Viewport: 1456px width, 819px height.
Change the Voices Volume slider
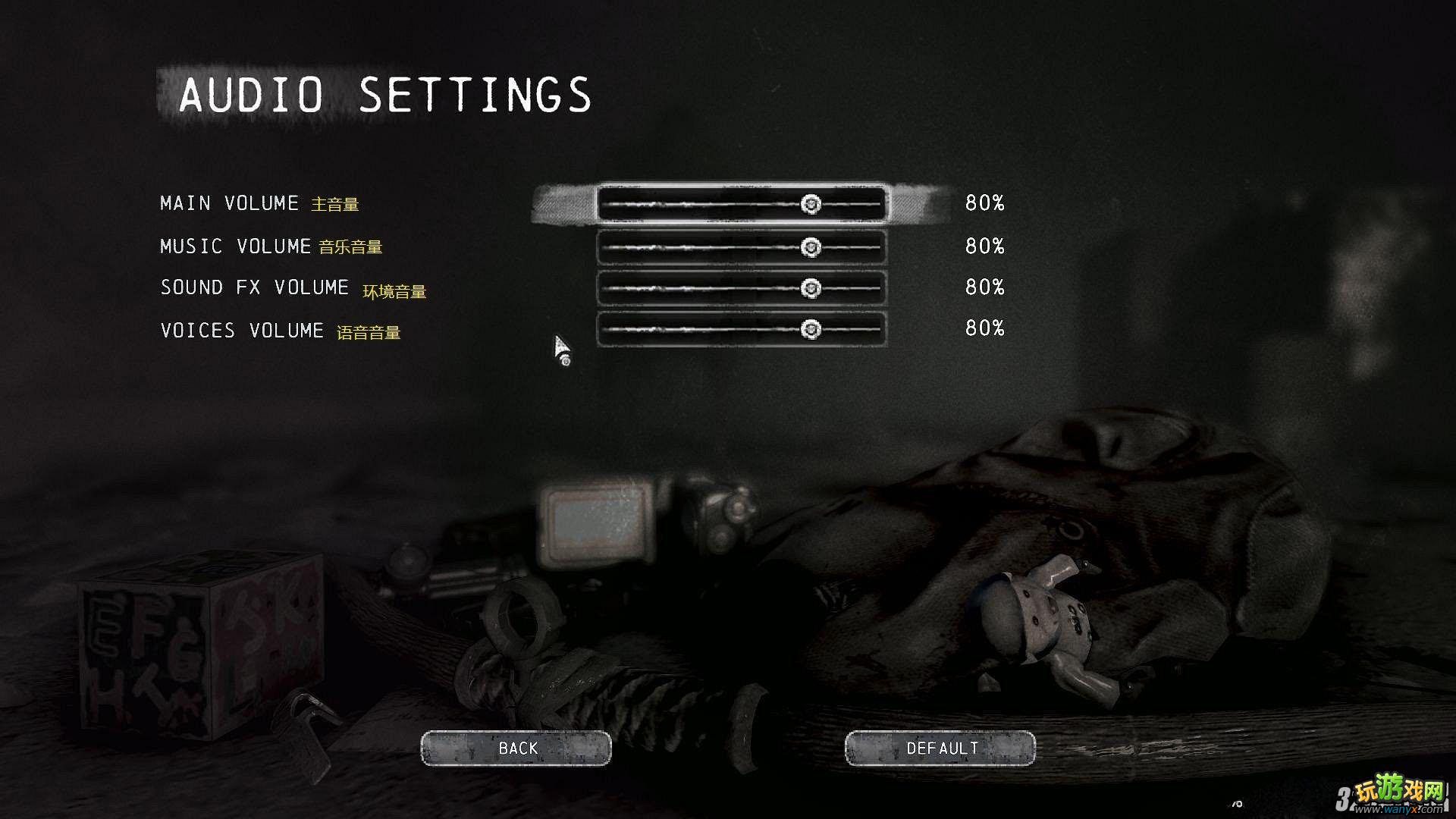tap(811, 329)
